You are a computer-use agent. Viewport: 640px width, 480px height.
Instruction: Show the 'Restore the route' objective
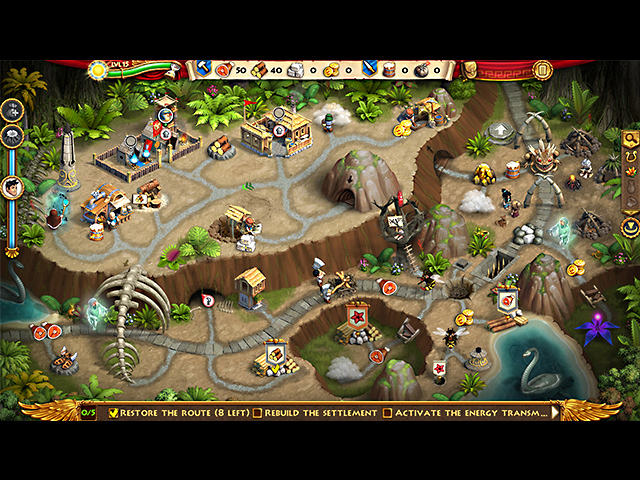(182, 412)
